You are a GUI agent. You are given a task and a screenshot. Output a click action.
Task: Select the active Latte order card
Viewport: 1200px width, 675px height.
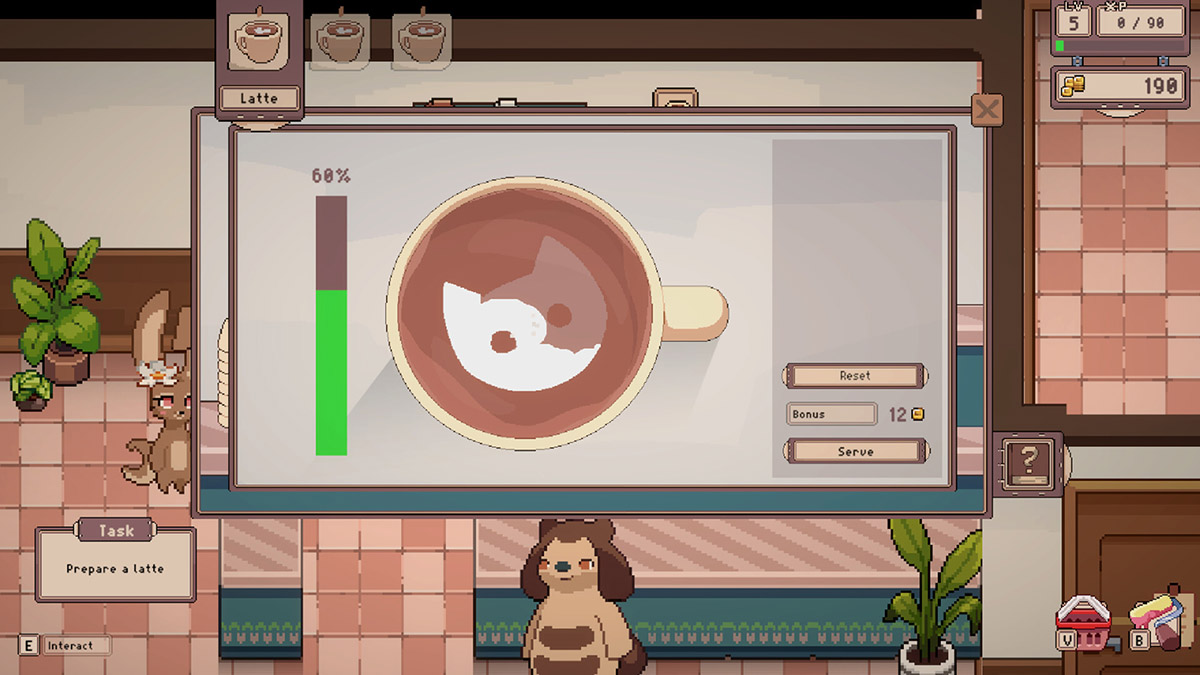pyautogui.click(x=259, y=58)
